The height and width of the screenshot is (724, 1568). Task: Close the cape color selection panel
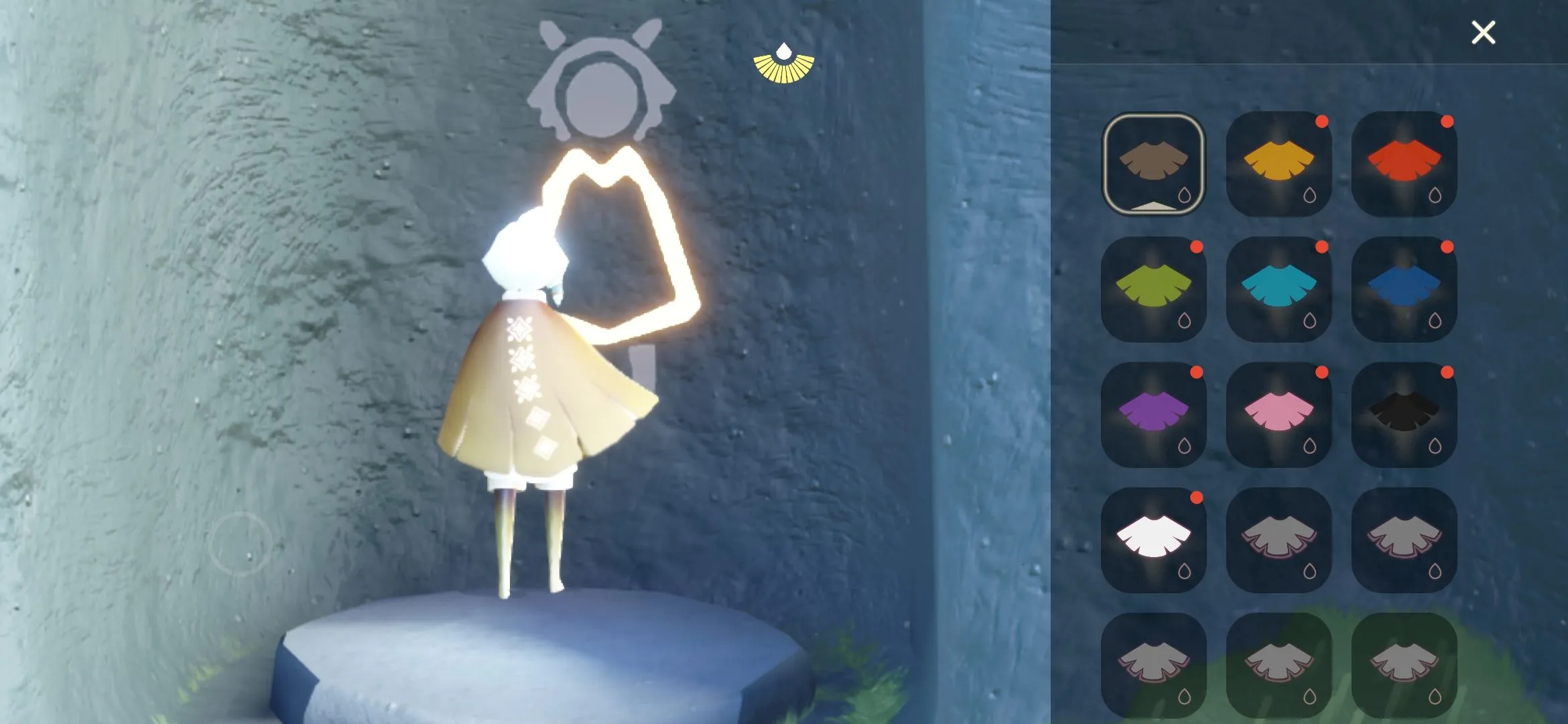[x=1483, y=32]
